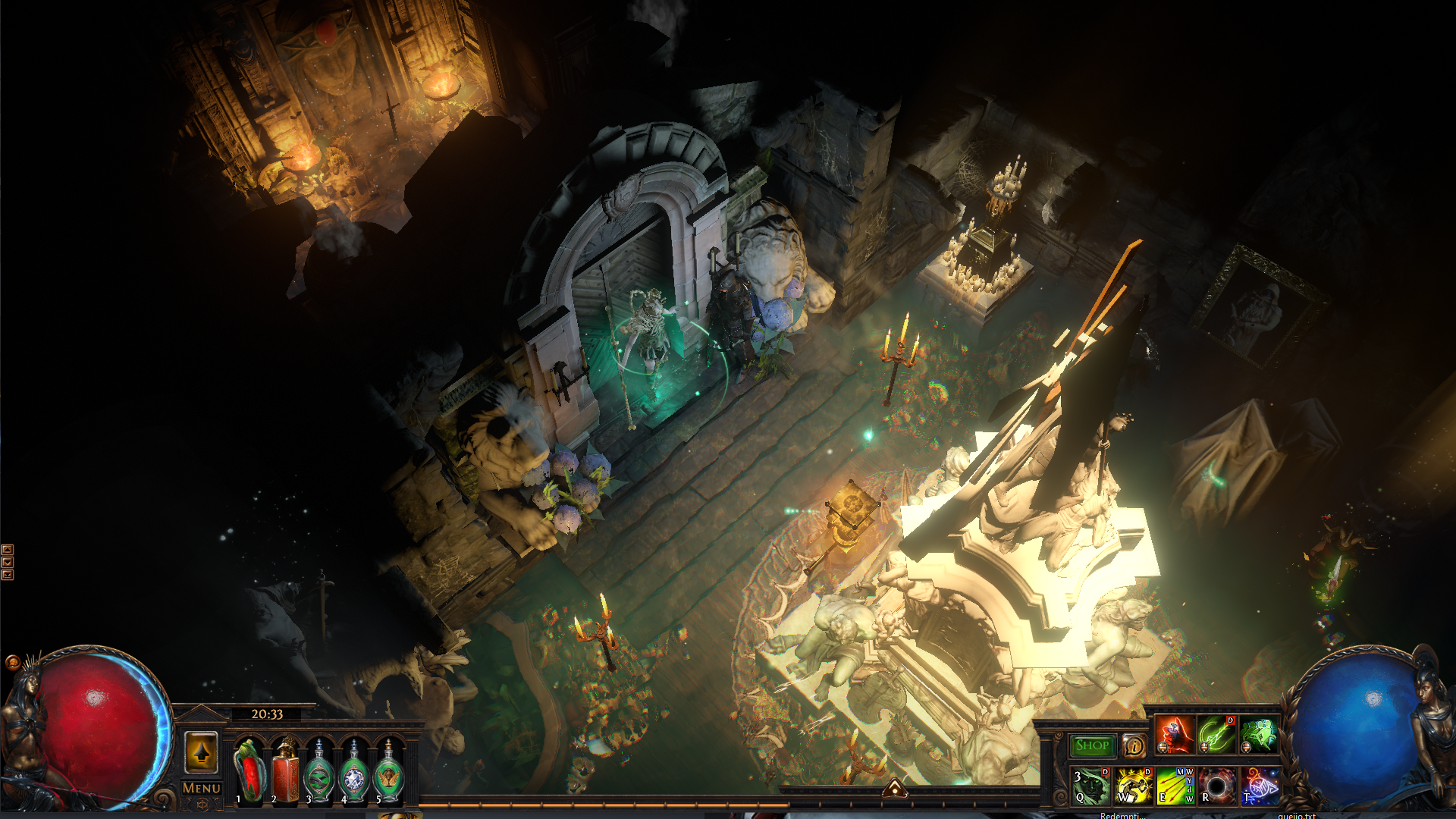
Task: Select the green crowd of figures skill
Action: [x=1260, y=734]
